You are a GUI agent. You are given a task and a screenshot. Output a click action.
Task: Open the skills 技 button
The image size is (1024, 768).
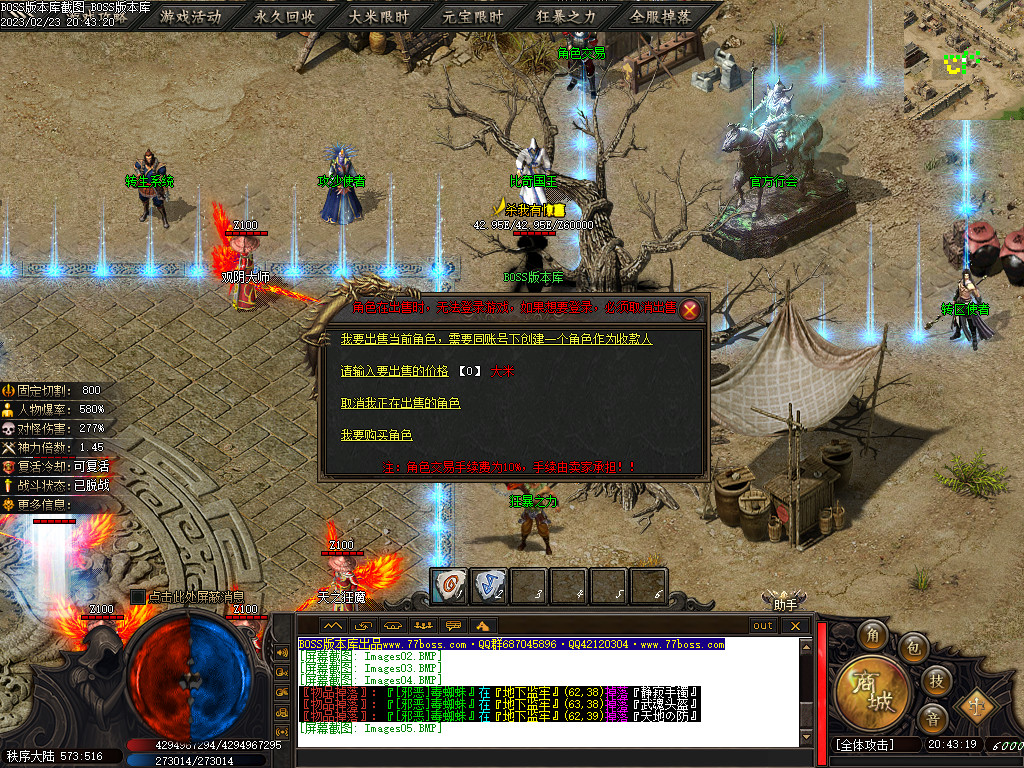935,680
